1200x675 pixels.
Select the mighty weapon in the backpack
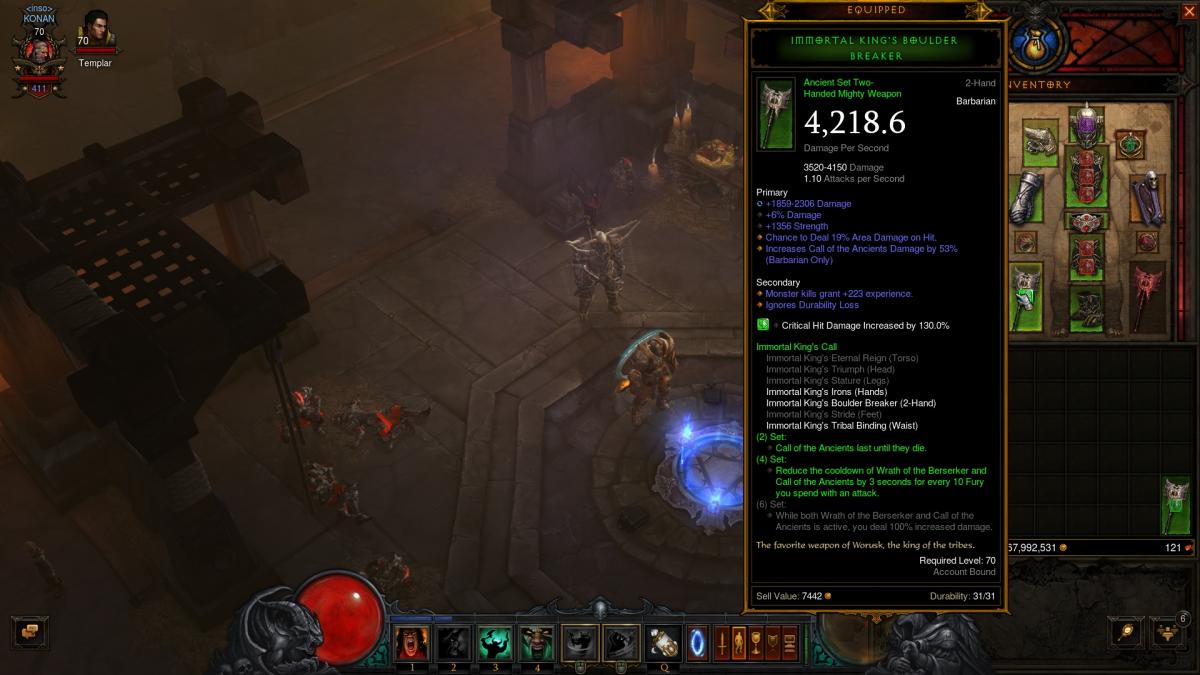(x=1175, y=506)
